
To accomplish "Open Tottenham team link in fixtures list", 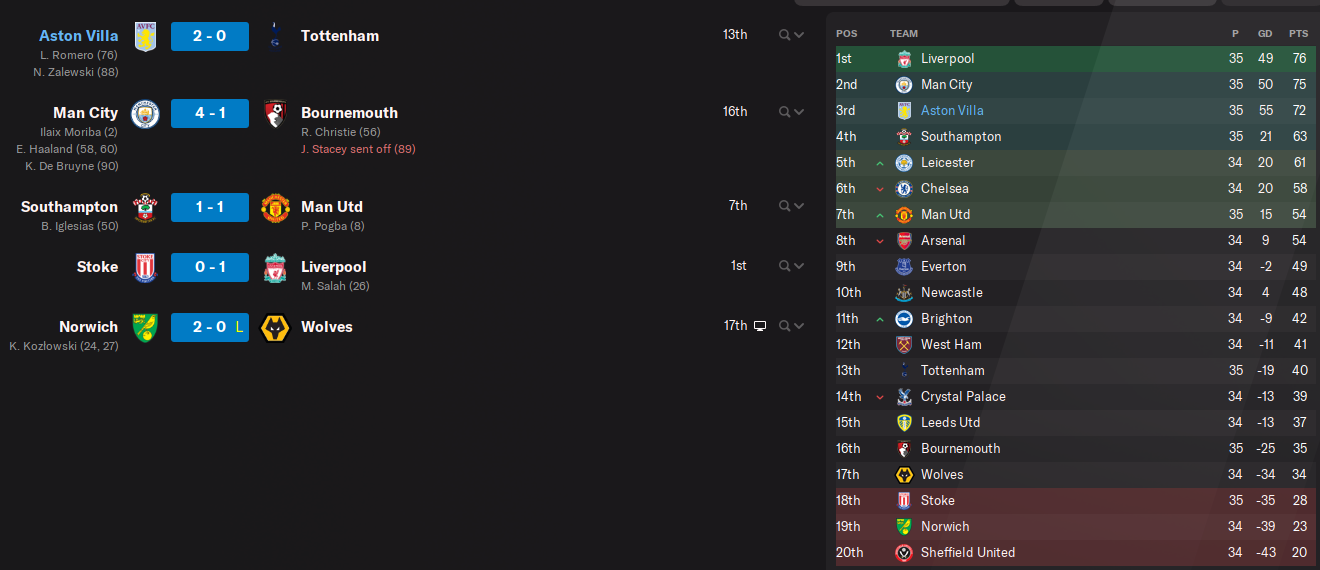I will click(x=340, y=36).
